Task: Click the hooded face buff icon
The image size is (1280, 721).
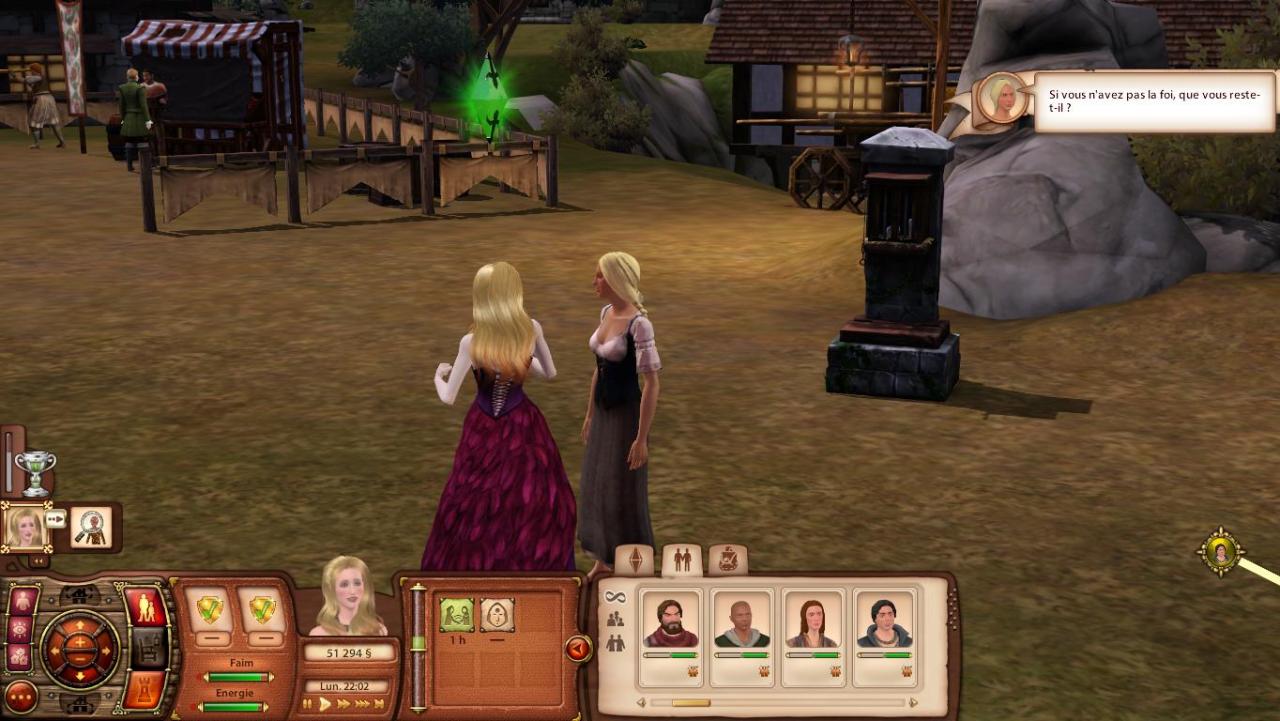Action: coord(497,615)
